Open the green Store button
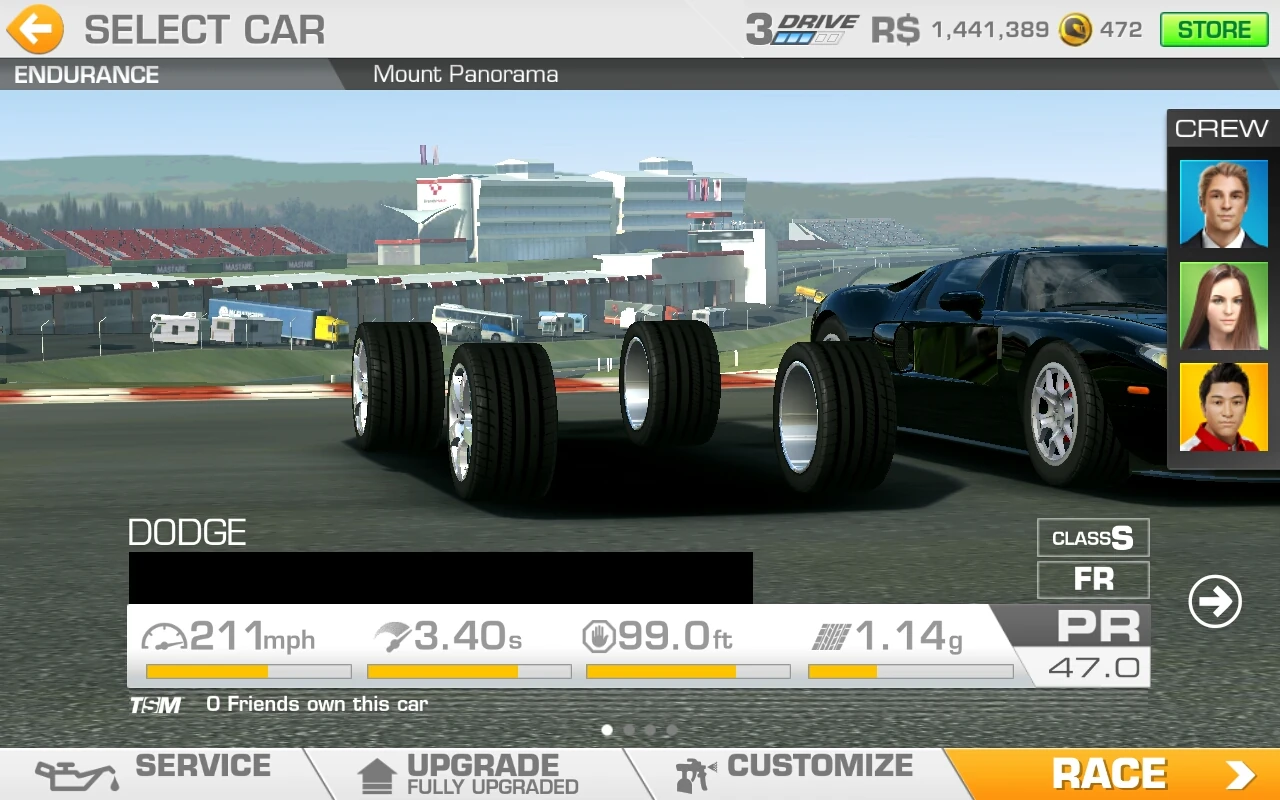This screenshot has width=1280, height=800. click(x=1213, y=30)
